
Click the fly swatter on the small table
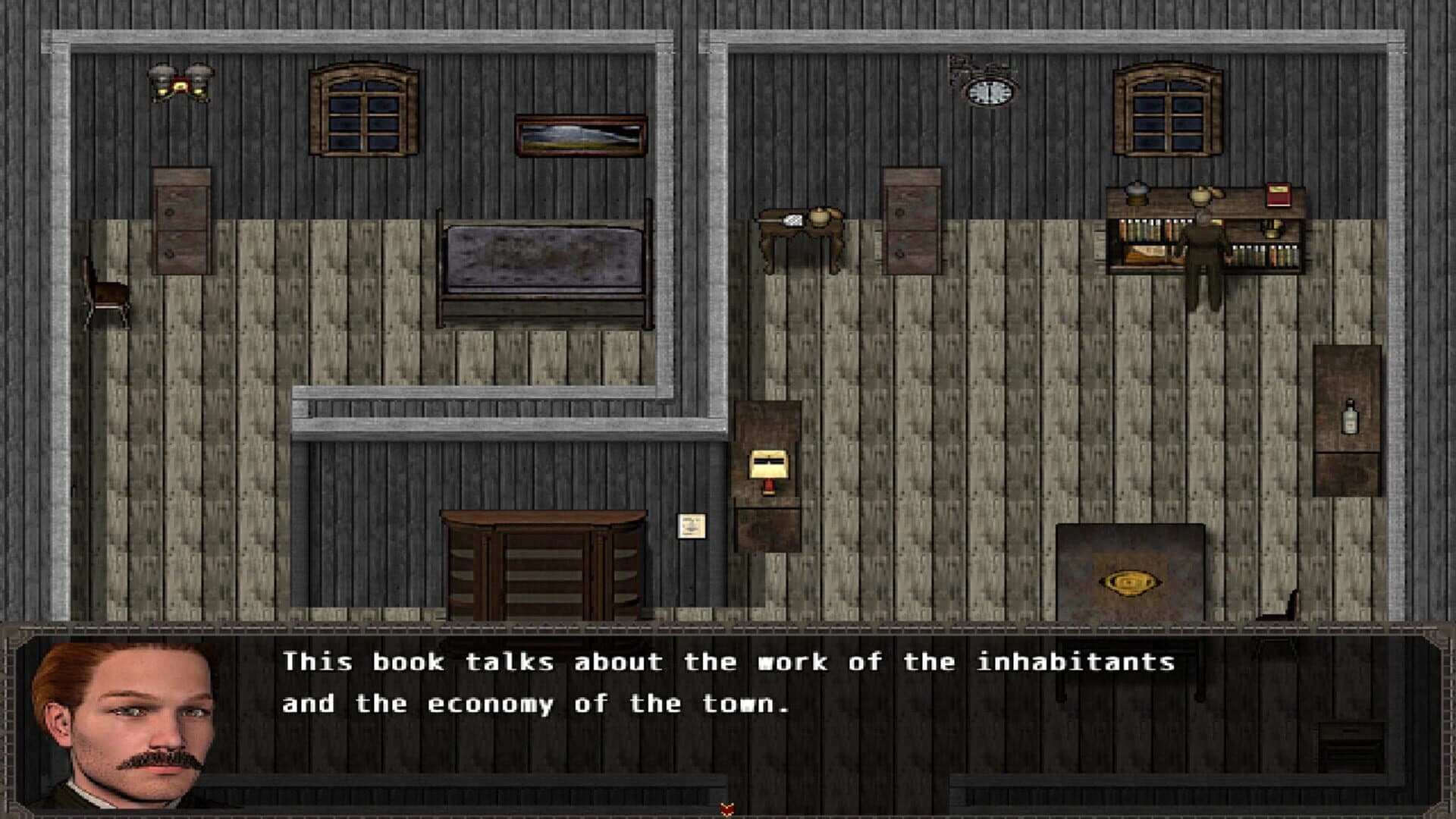[x=795, y=220]
